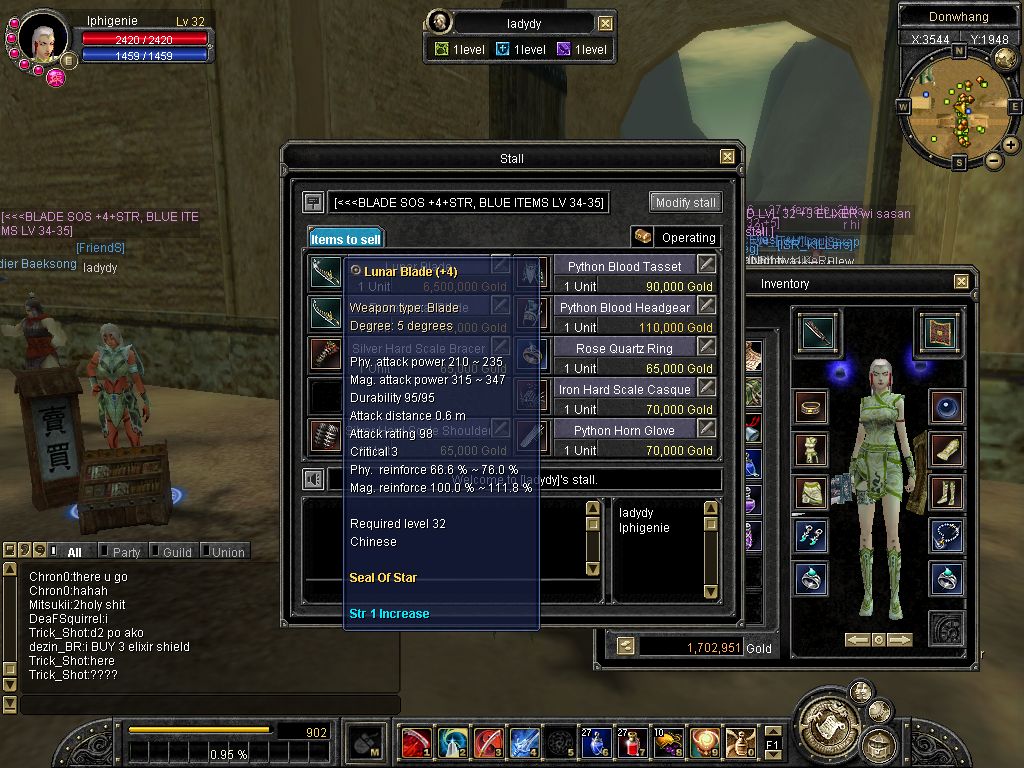The height and width of the screenshot is (768, 1024).
Task: Close the Inventory window
Action: click(x=961, y=282)
